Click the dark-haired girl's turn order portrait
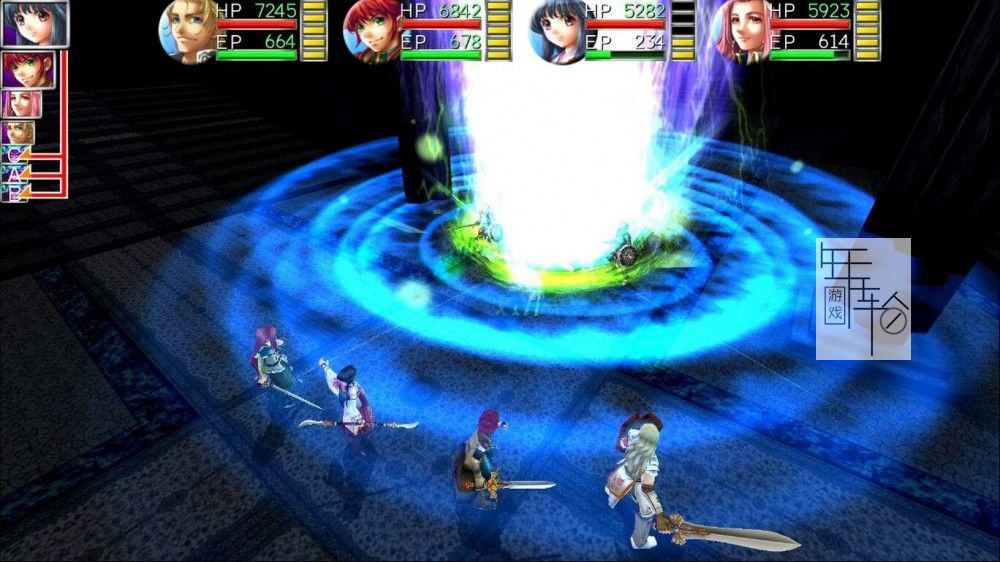This screenshot has height=562, width=1000. [34, 24]
